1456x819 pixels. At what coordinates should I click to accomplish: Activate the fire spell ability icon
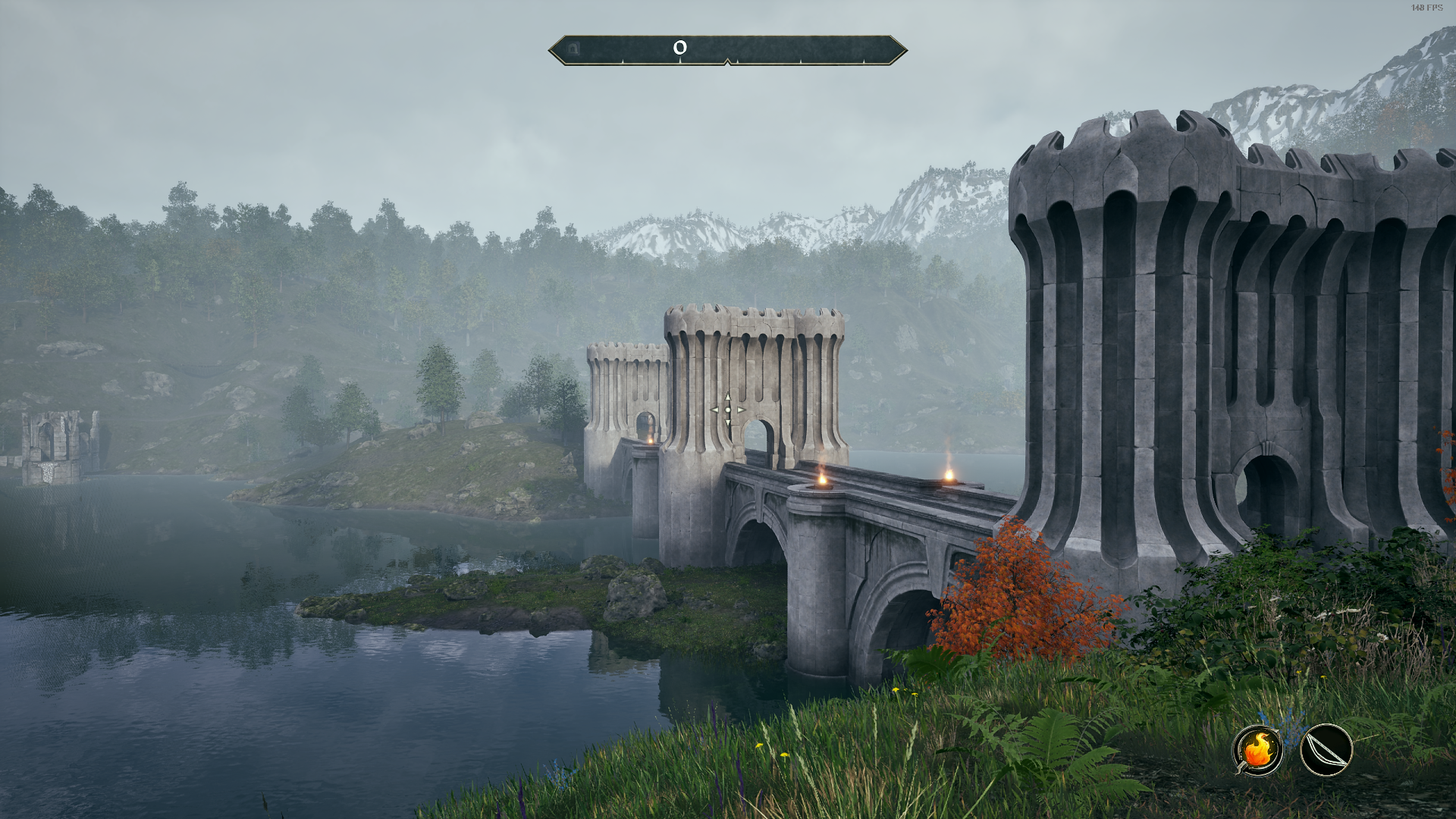click(1257, 750)
